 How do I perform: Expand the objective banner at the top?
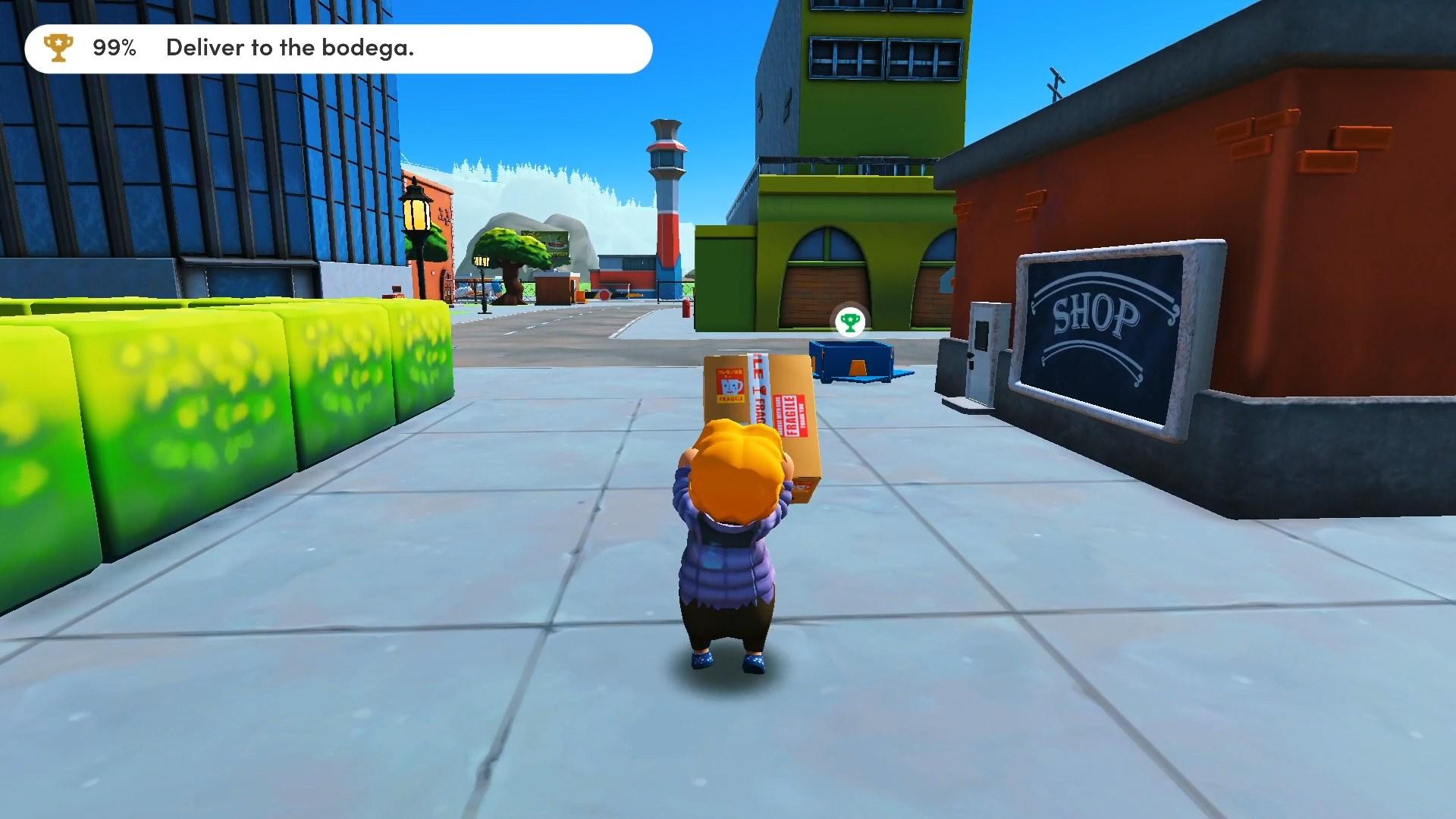[x=340, y=49]
